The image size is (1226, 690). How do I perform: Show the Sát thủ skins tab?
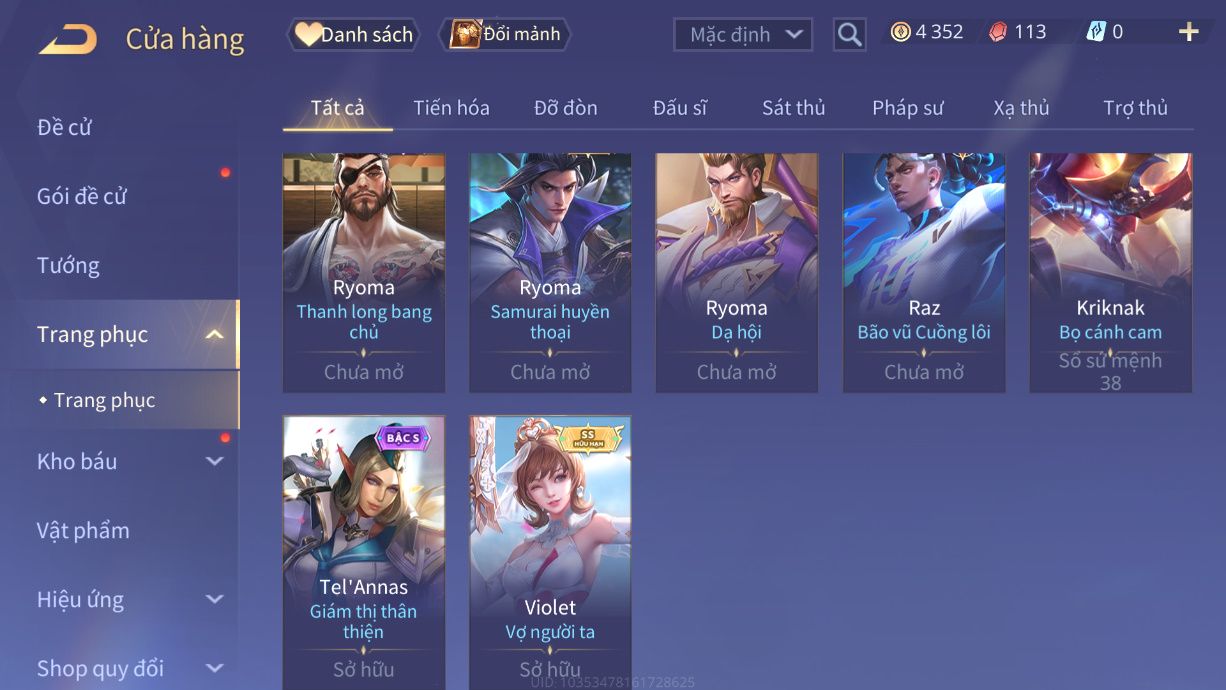click(793, 108)
